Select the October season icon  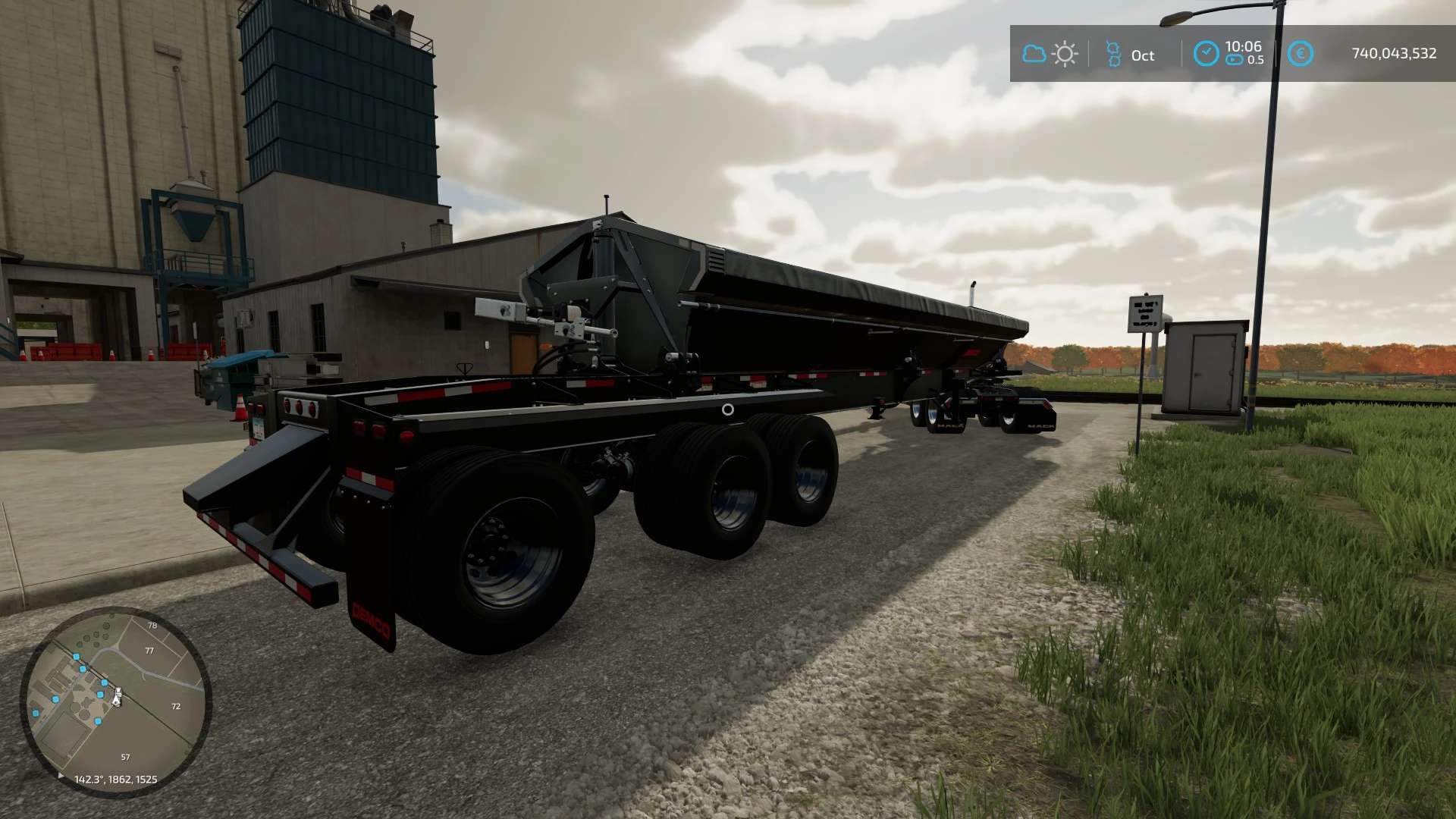point(1113,54)
